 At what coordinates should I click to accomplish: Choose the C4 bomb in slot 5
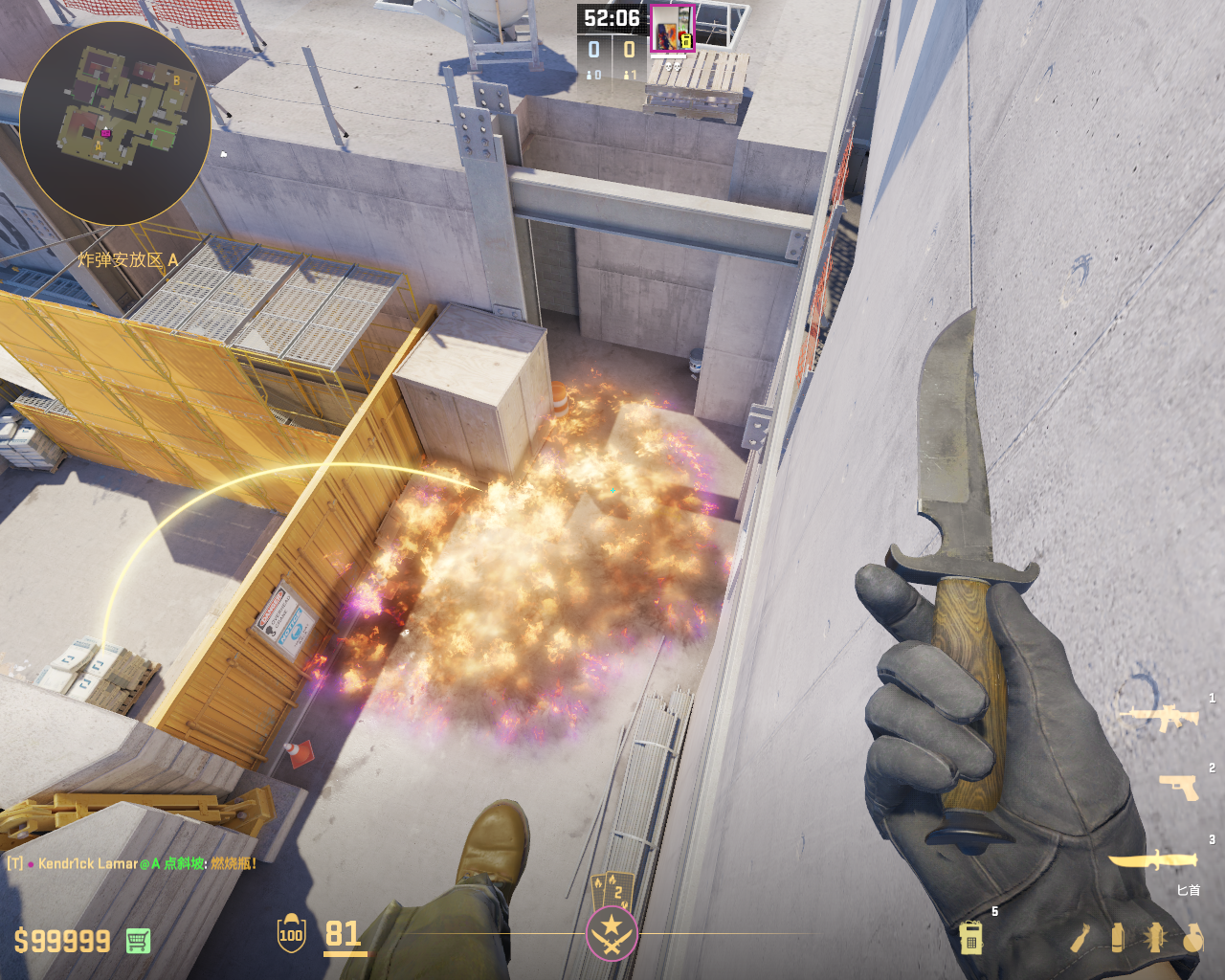pos(970,937)
